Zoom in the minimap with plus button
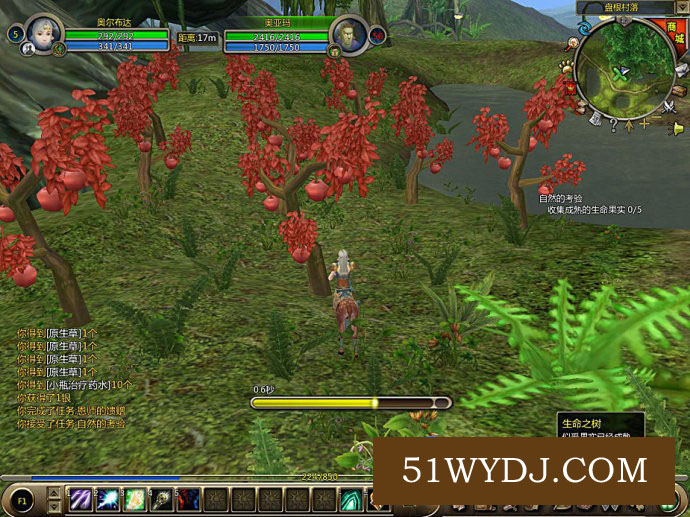 point(646,125)
